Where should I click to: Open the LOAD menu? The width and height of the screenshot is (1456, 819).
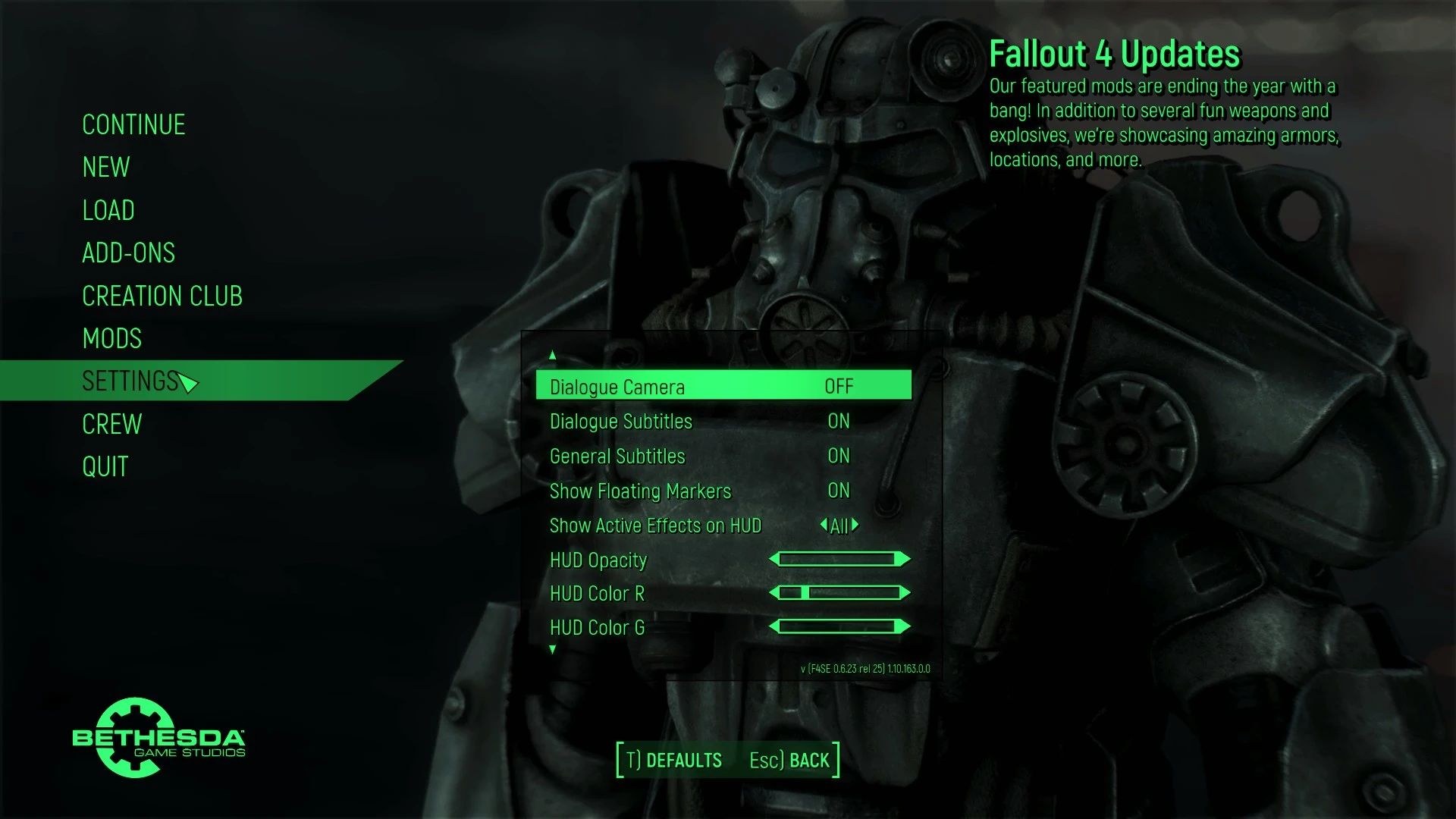click(x=108, y=210)
